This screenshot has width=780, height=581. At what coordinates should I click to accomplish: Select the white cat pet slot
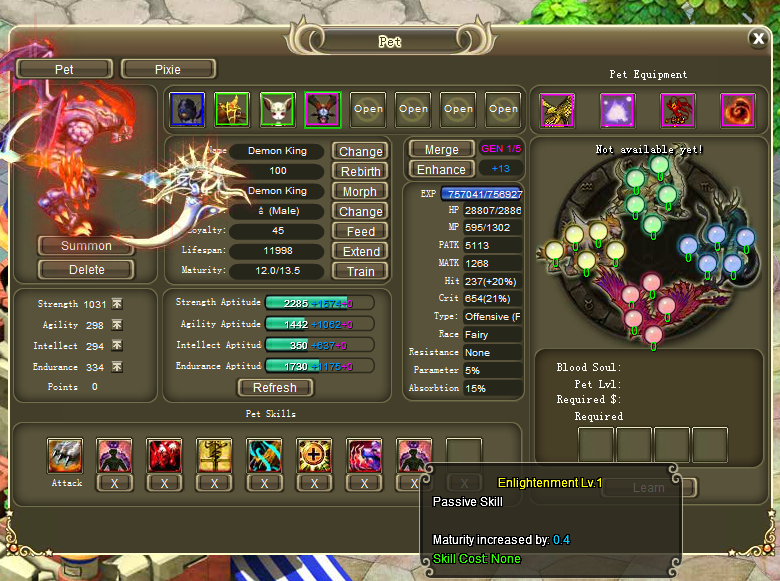tap(277, 109)
